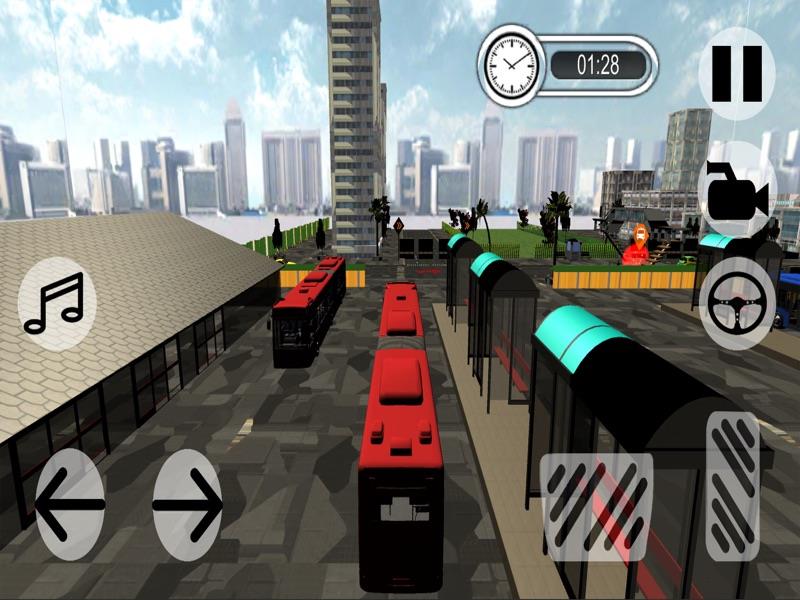800x600 pixels.
Task: Pause the game
Action: (737, 73)
